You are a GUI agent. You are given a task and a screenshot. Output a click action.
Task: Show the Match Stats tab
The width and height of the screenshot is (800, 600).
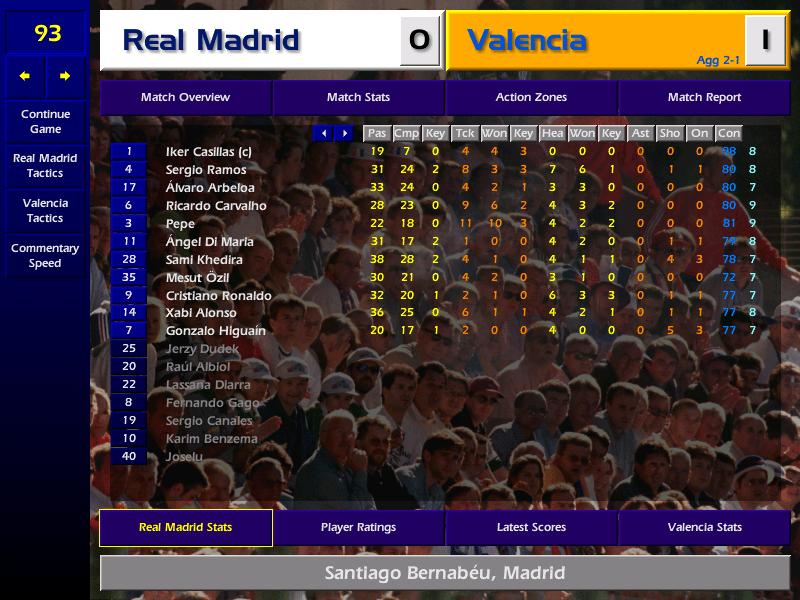coord(358,97)
